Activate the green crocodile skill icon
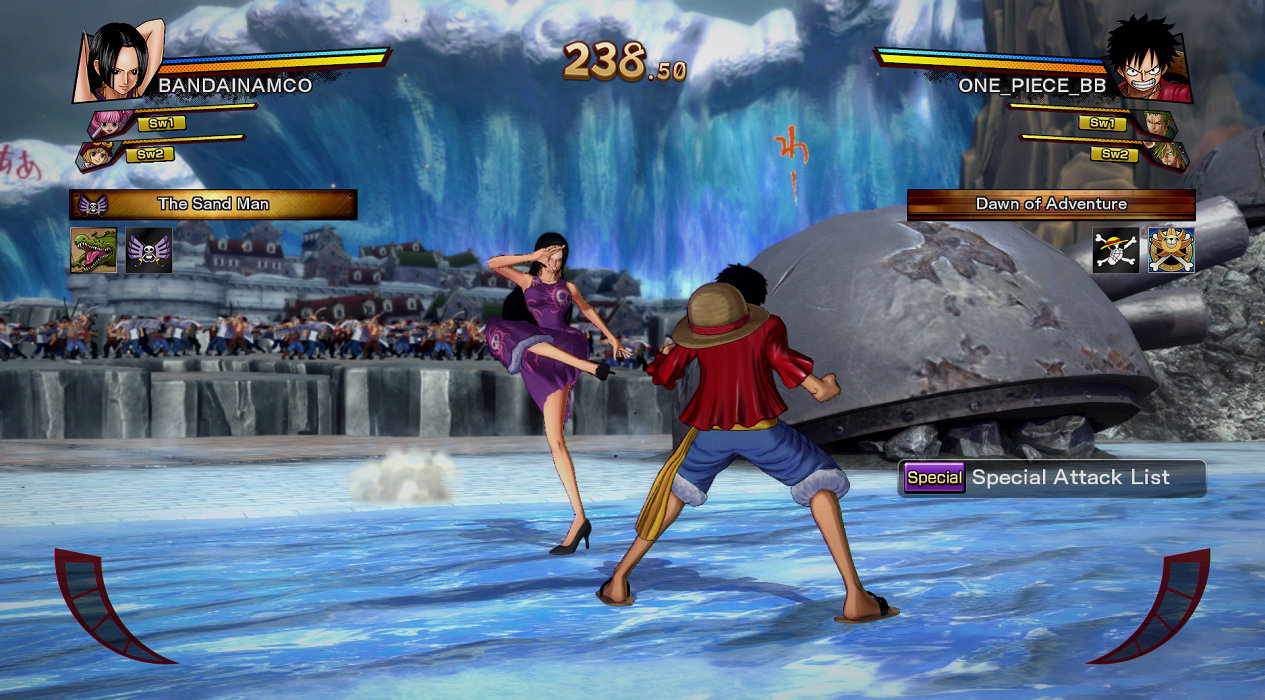The image size is (1265, 700). coord(93,250)
